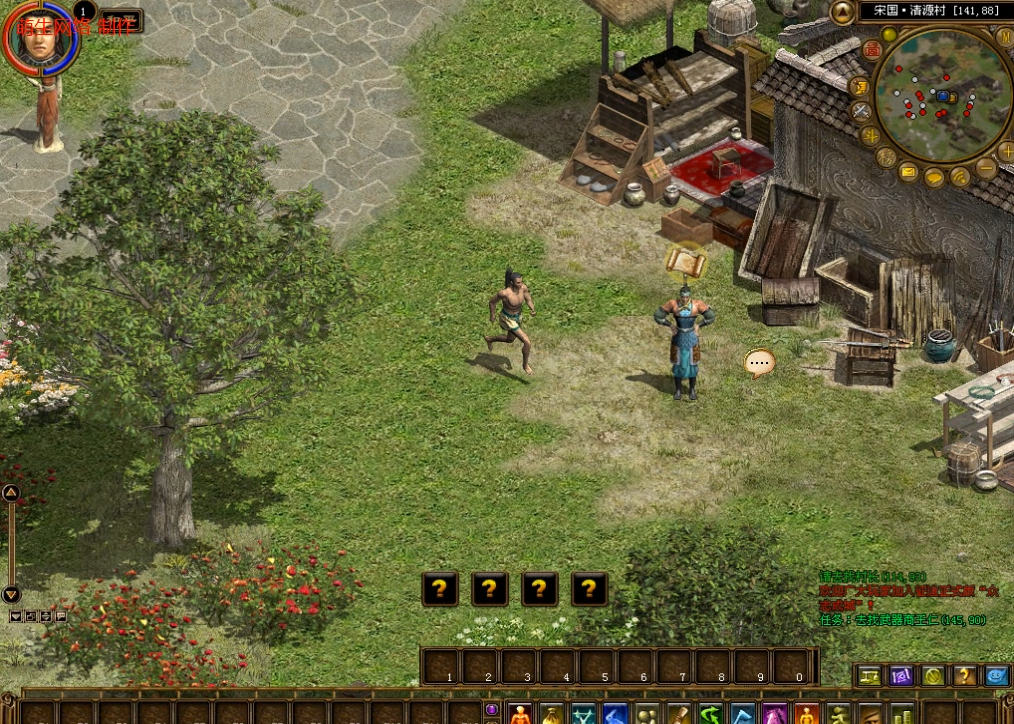Image resolution: width=1014 pixels, height=724 pixels.
Task: Click the balance scales button
Action: [x=868, y=676]
